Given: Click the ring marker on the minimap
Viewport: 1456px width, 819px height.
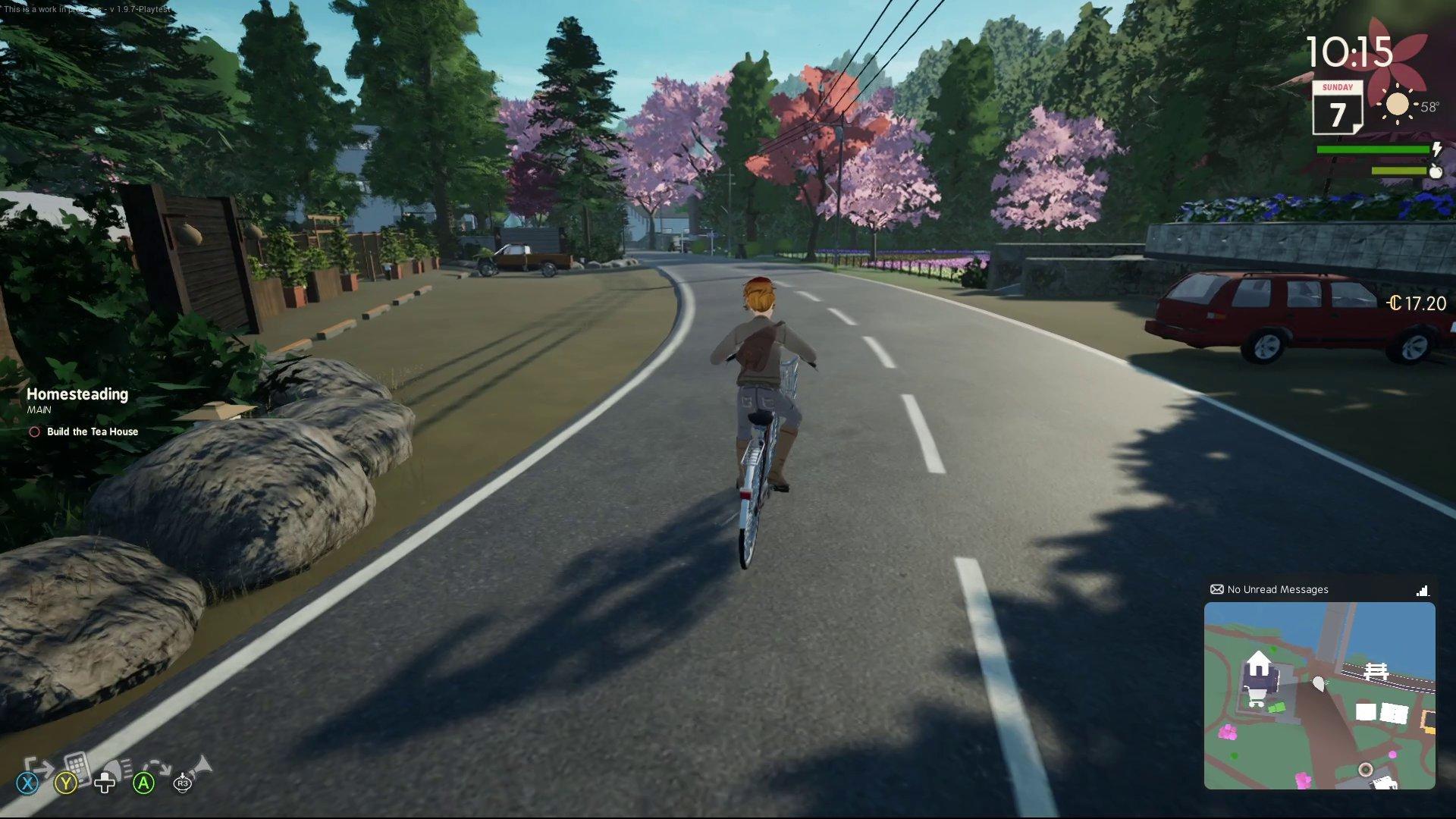Looking at the screenshot, I should pos(1365,770).
